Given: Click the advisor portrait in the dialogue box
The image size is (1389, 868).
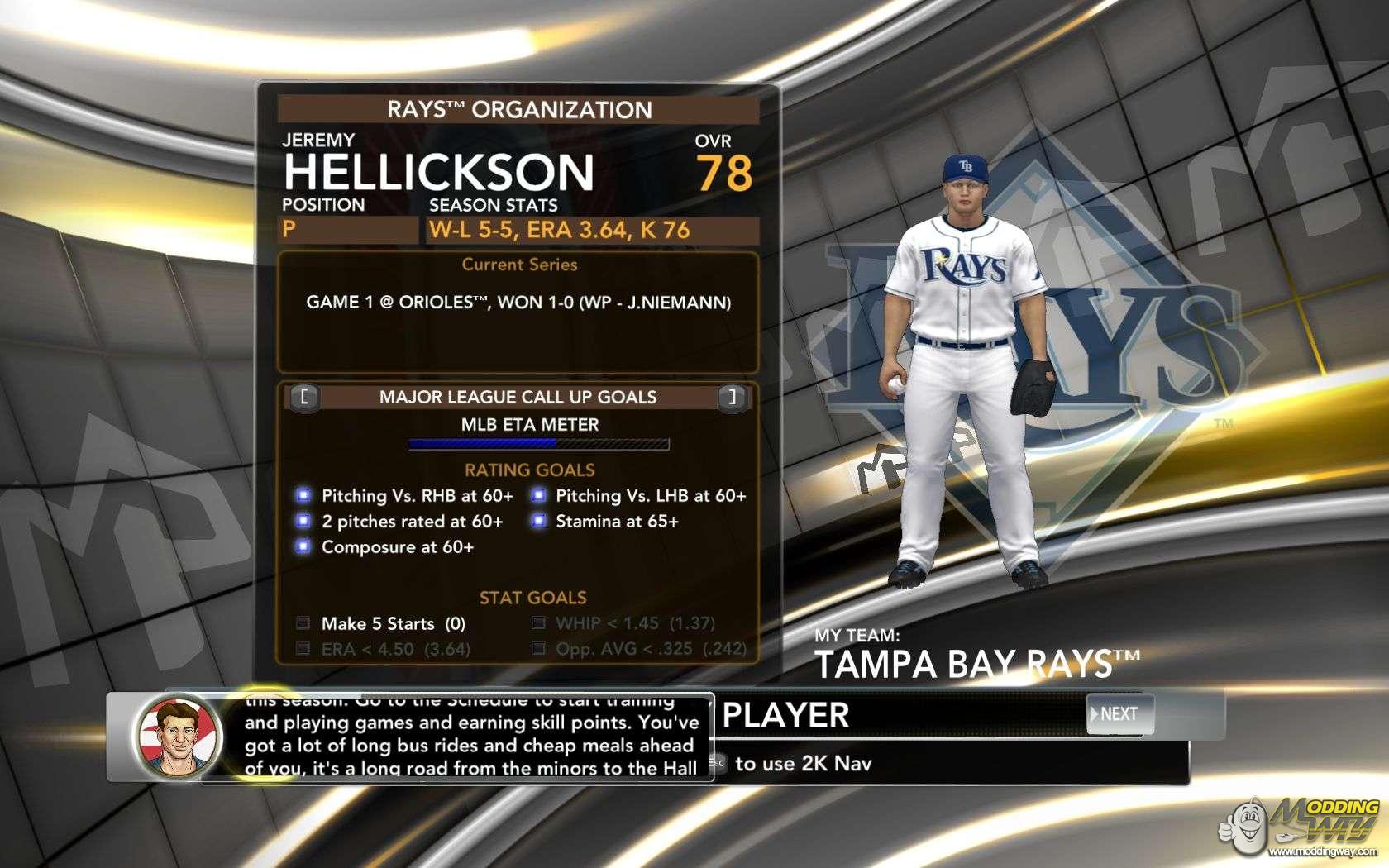Looking at the screenshot, I should 178,737.
